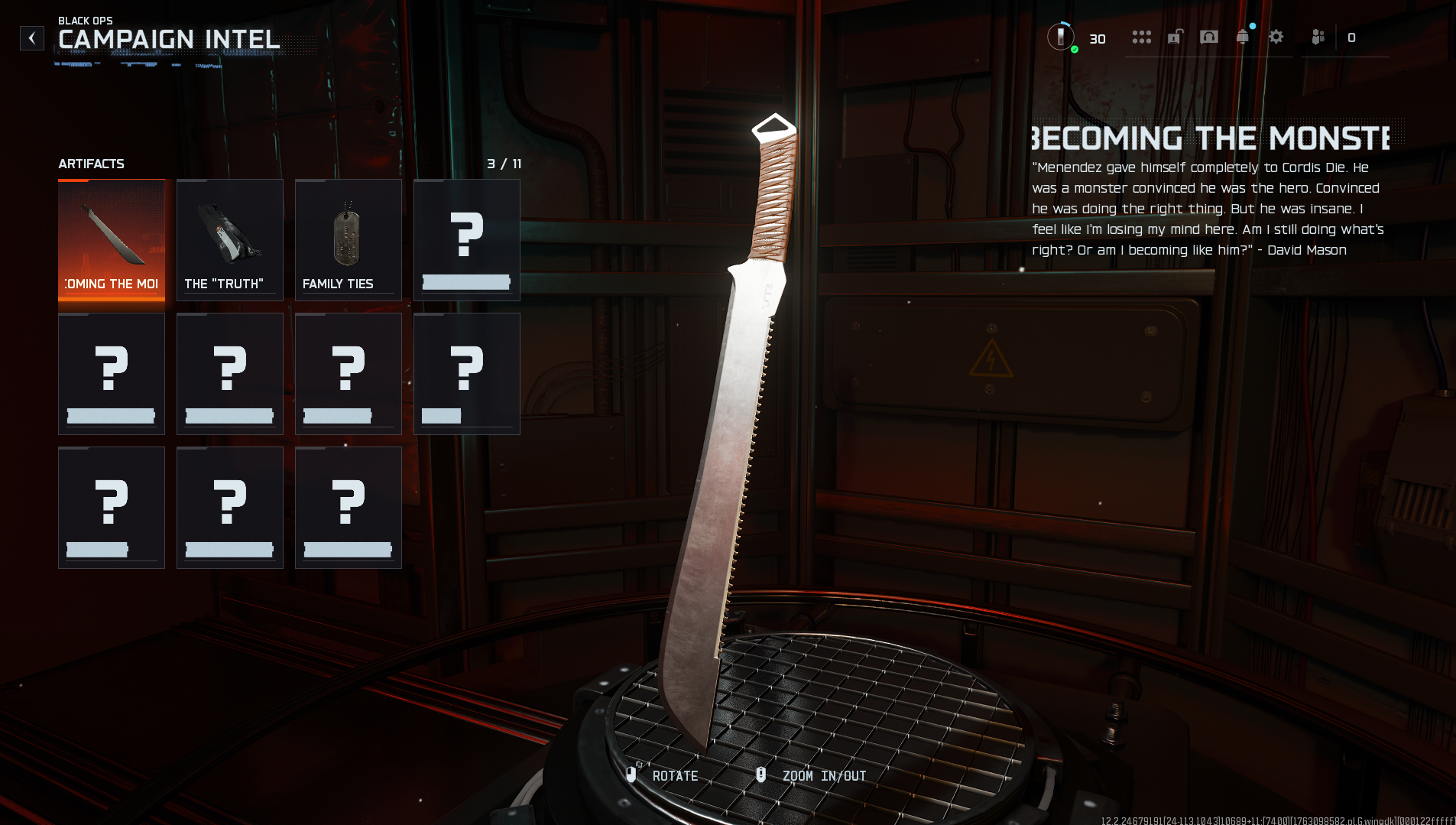Choose the Family Ties dog tag artifact
The height and width of the screenshot is (825, 1456).
[349, 240]
